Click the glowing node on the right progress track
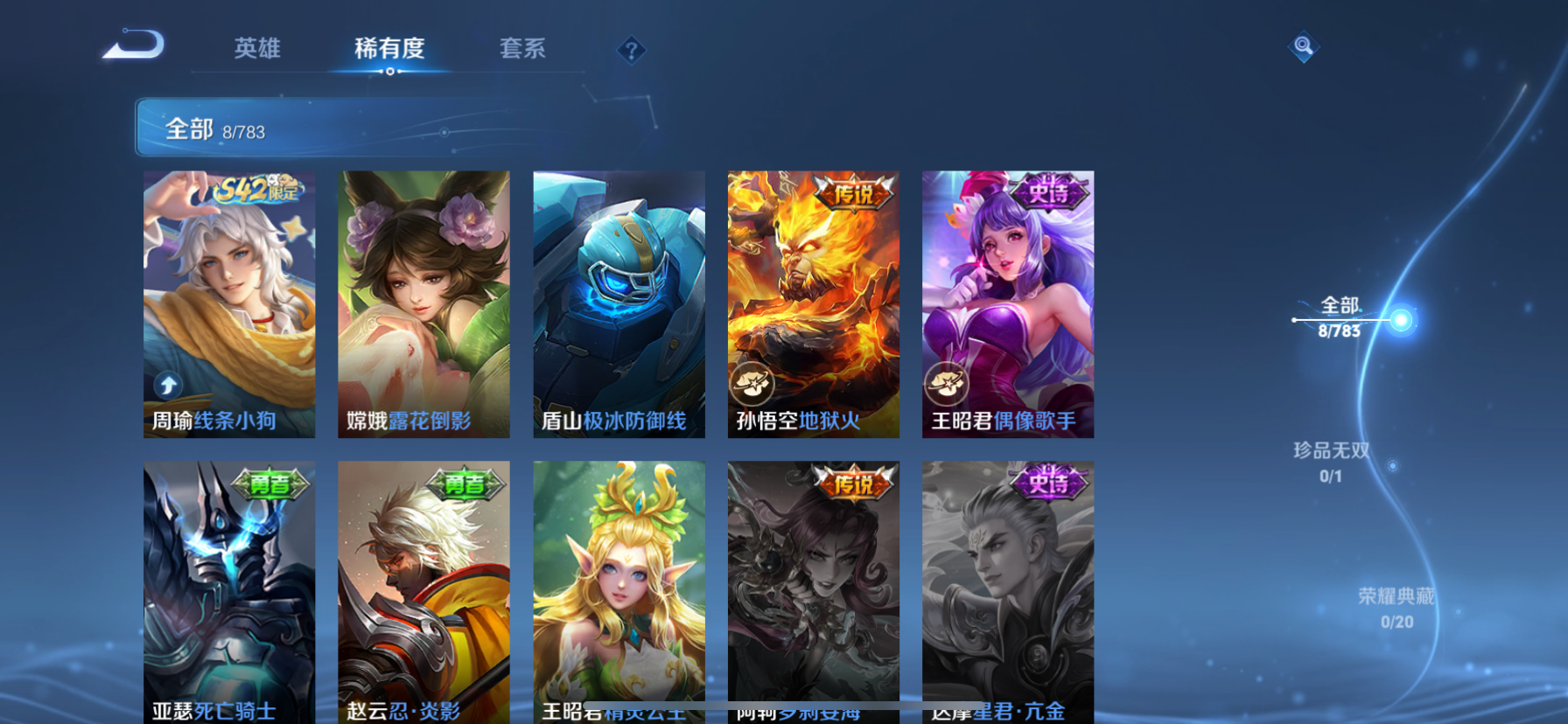 [1402, 318]
